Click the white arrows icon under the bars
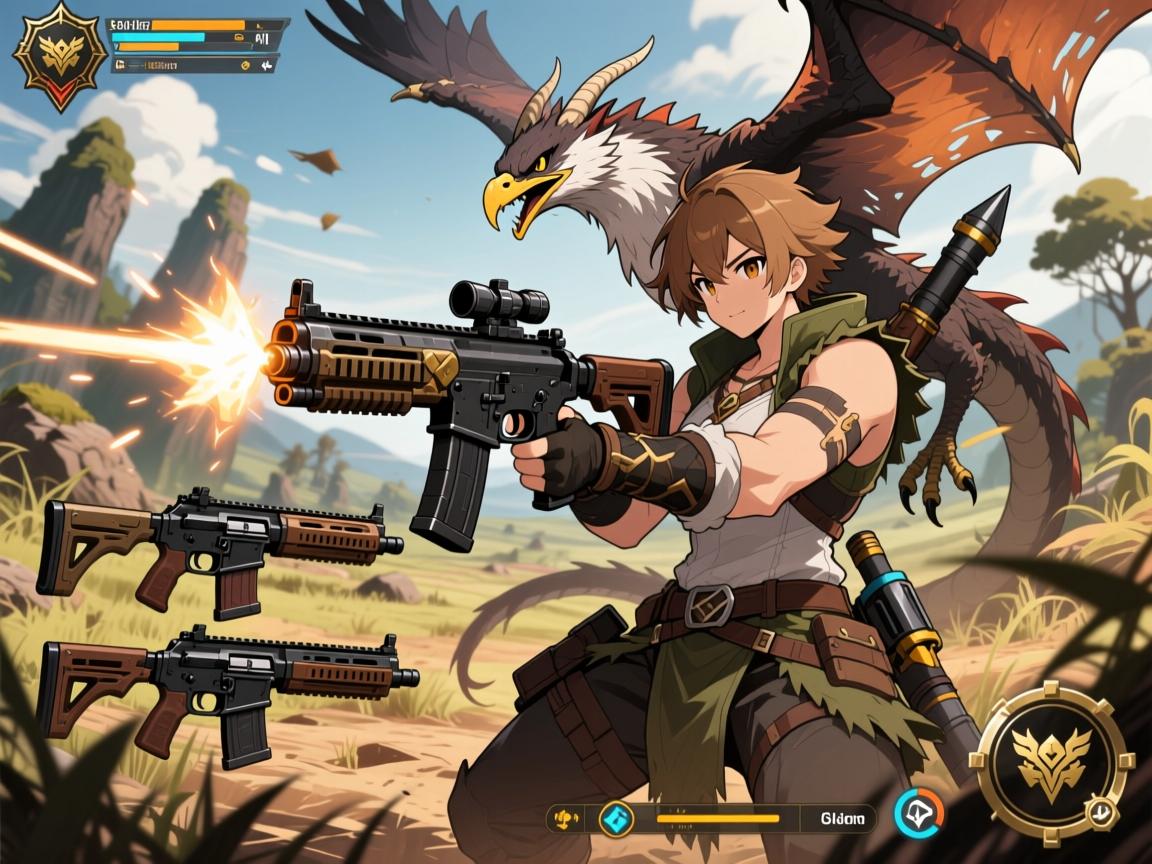Viewport: 1152px width, 864px height. pos(267,65)
